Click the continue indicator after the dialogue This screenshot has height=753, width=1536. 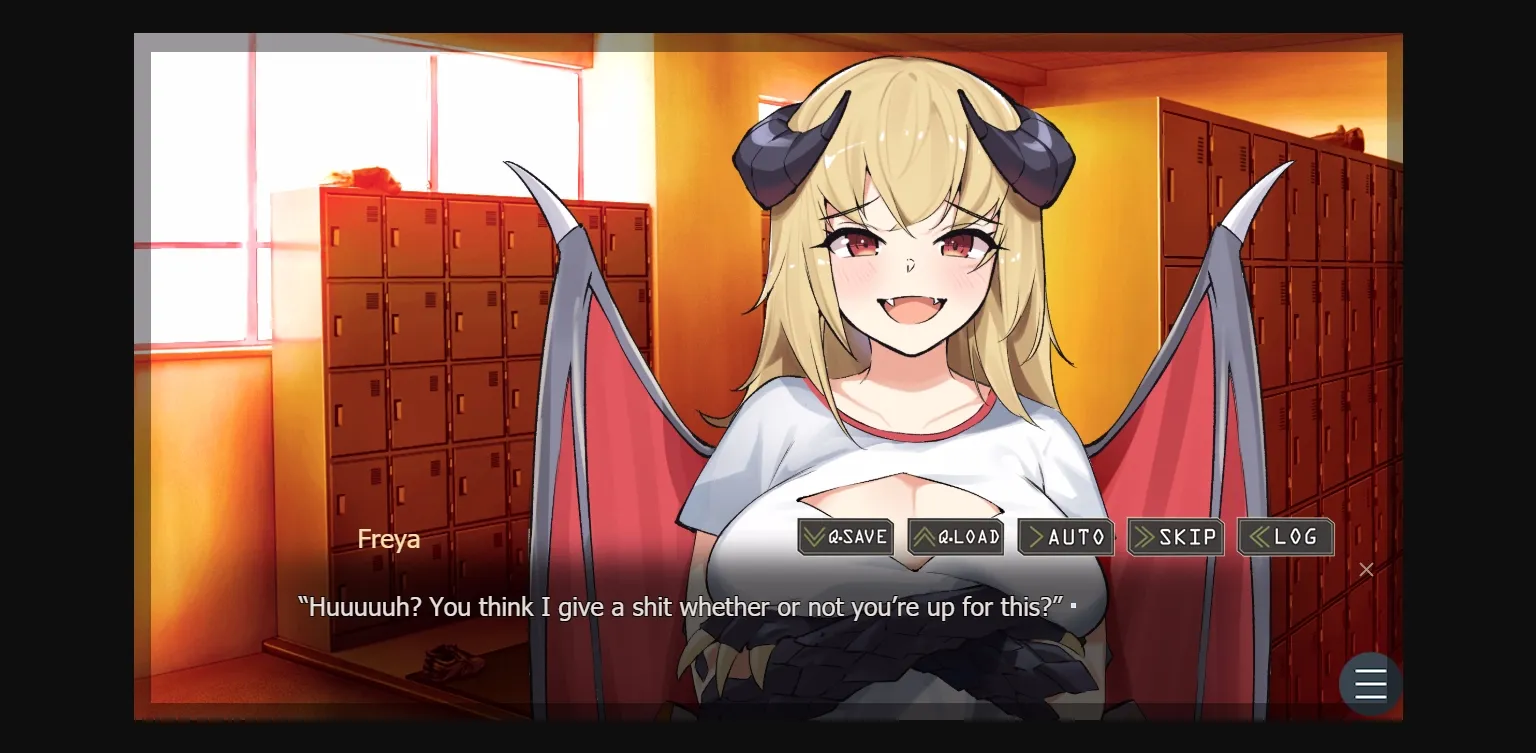coord(1072,605)
